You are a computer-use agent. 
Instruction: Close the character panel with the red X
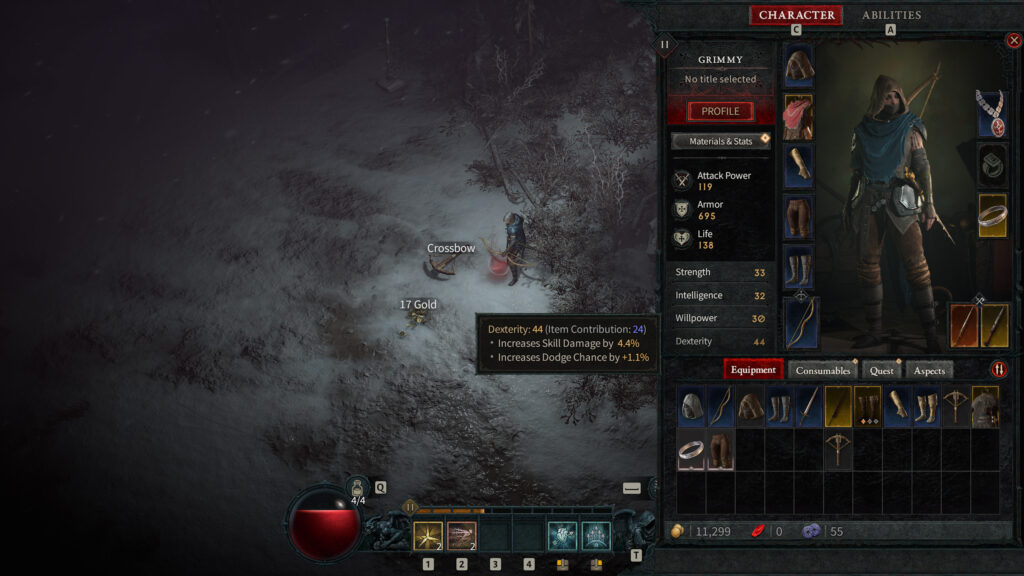tap(1013, 41)
